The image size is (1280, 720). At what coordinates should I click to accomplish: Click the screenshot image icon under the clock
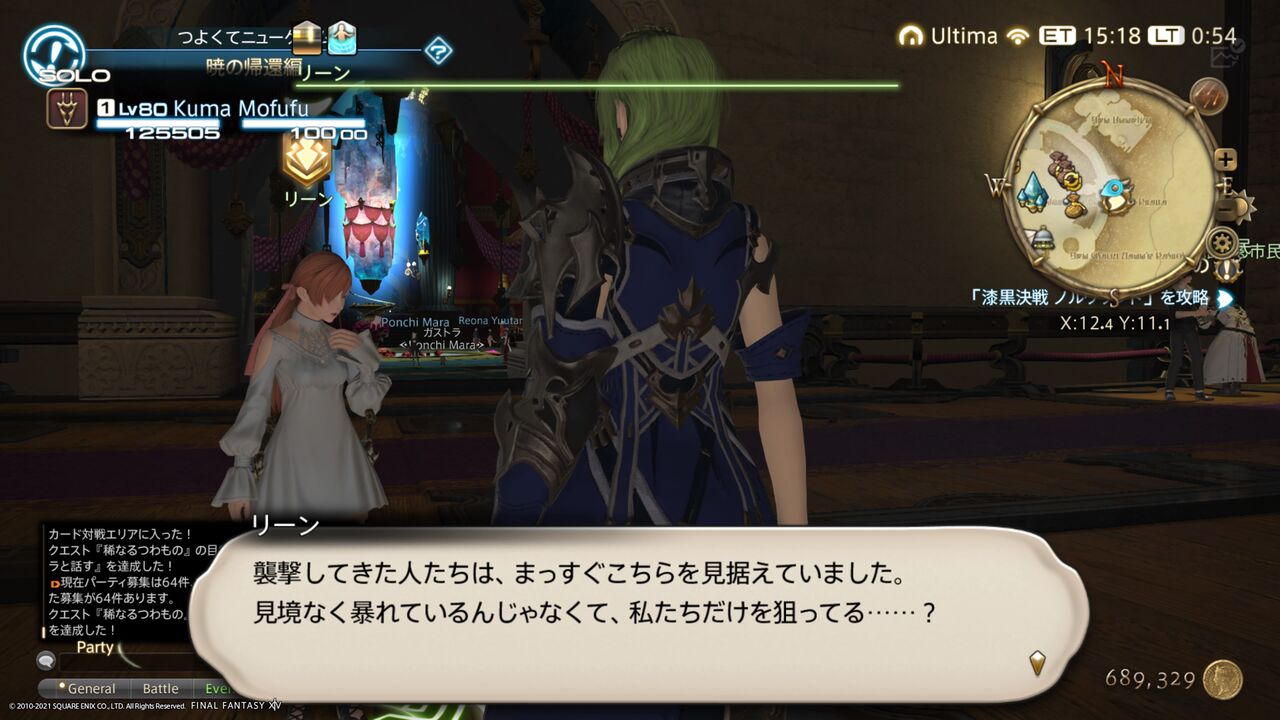(1224, 56)
